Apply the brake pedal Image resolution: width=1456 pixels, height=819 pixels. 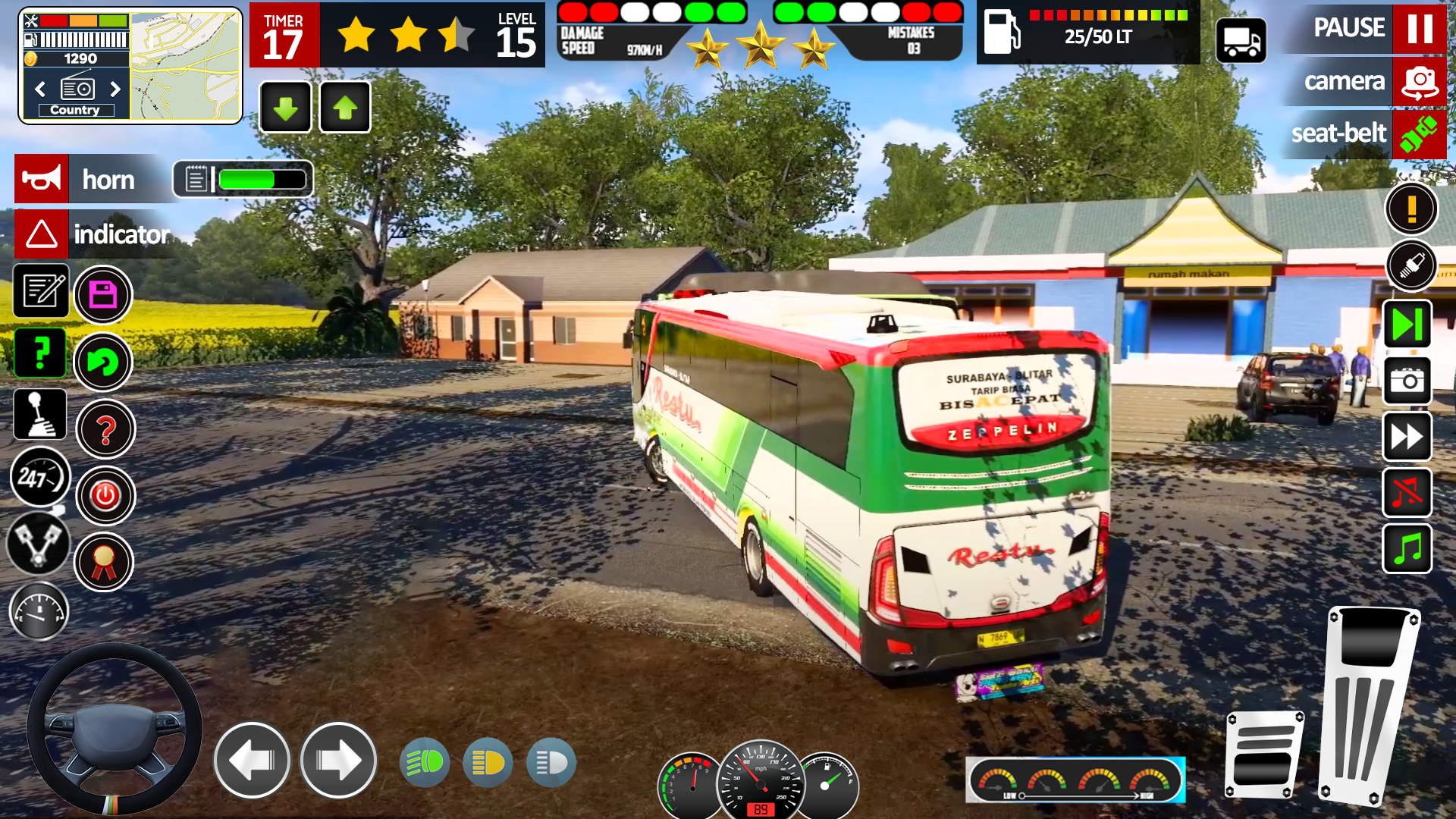[x=1263, y=755]
